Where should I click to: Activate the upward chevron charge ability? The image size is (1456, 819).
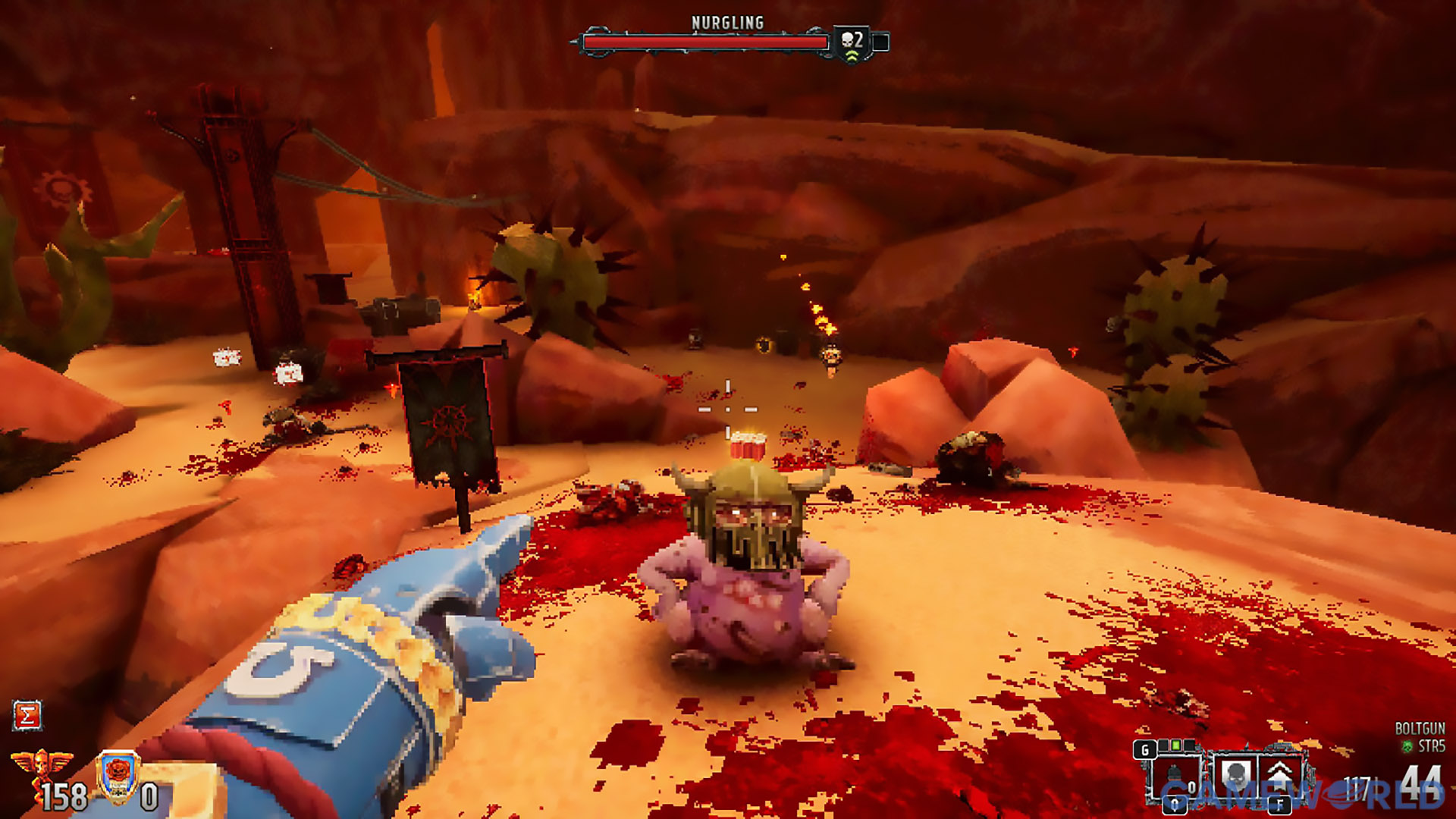(1280, 775)
